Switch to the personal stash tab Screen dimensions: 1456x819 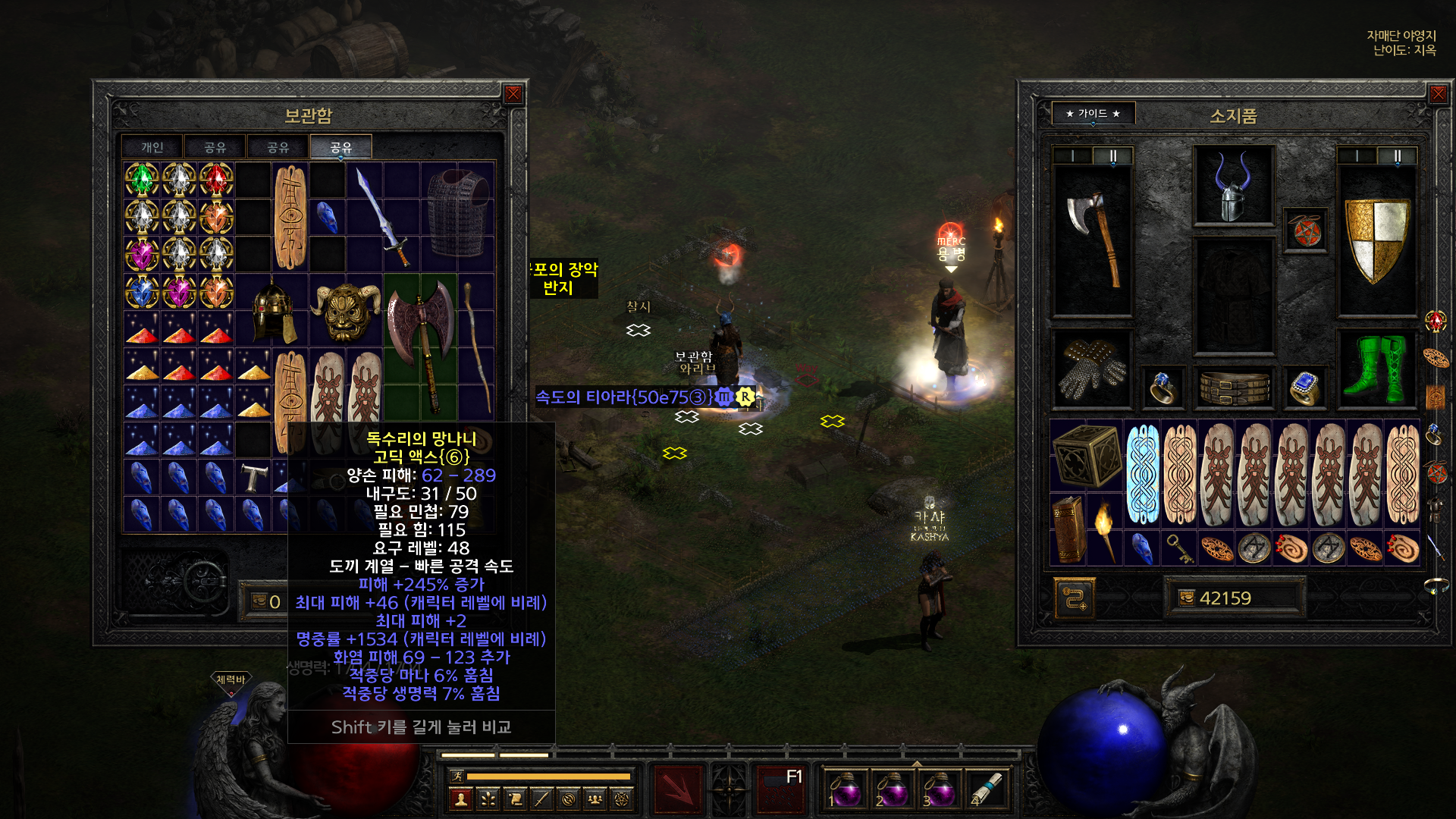point(152,147)
